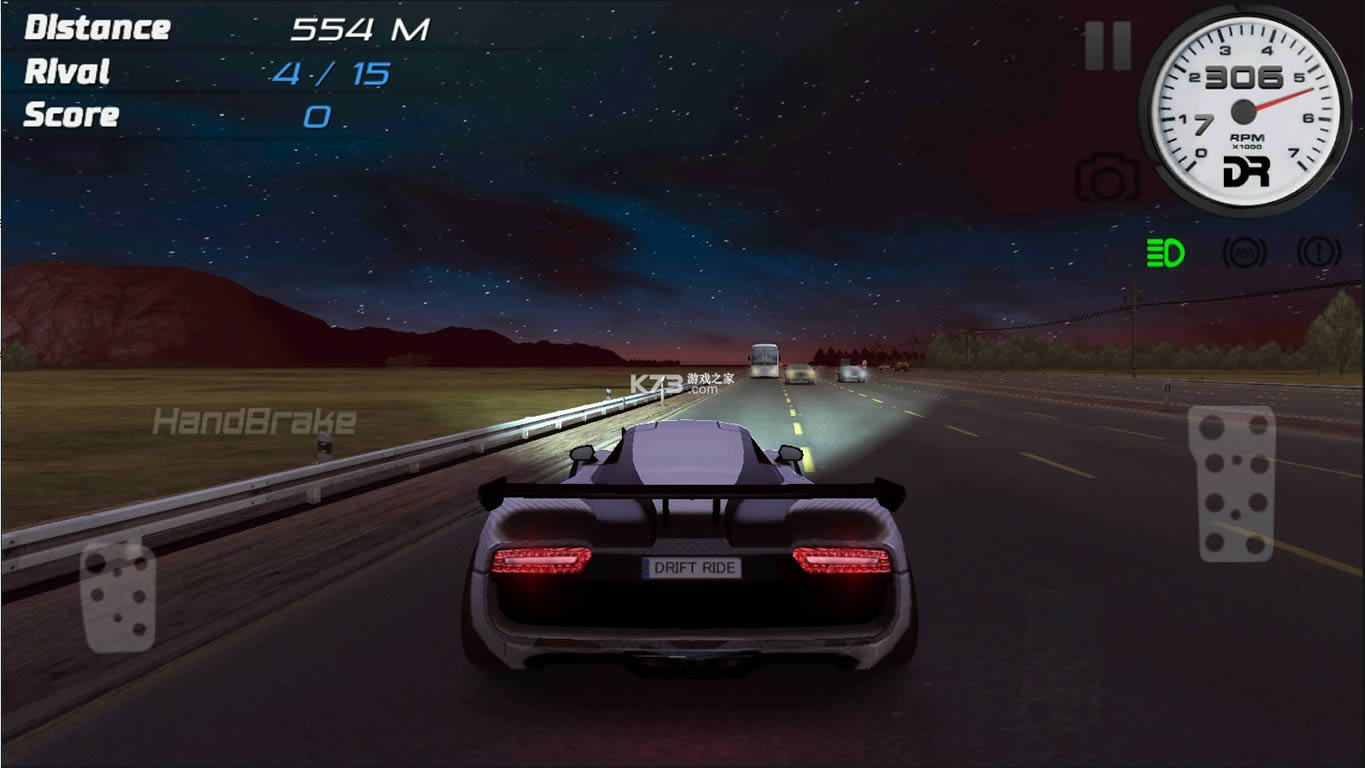
Task: Tap the HandBrake control
Action: (x=255, y=421)
